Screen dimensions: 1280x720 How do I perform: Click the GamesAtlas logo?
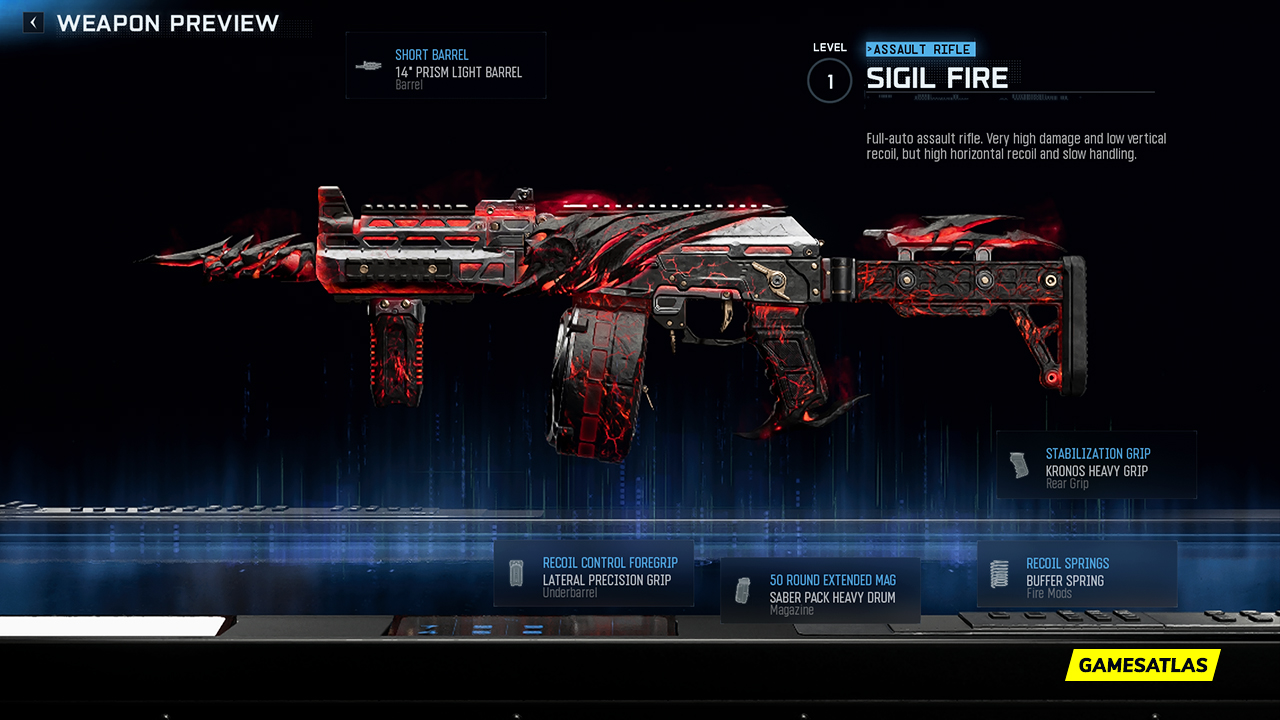point(1142,665)
